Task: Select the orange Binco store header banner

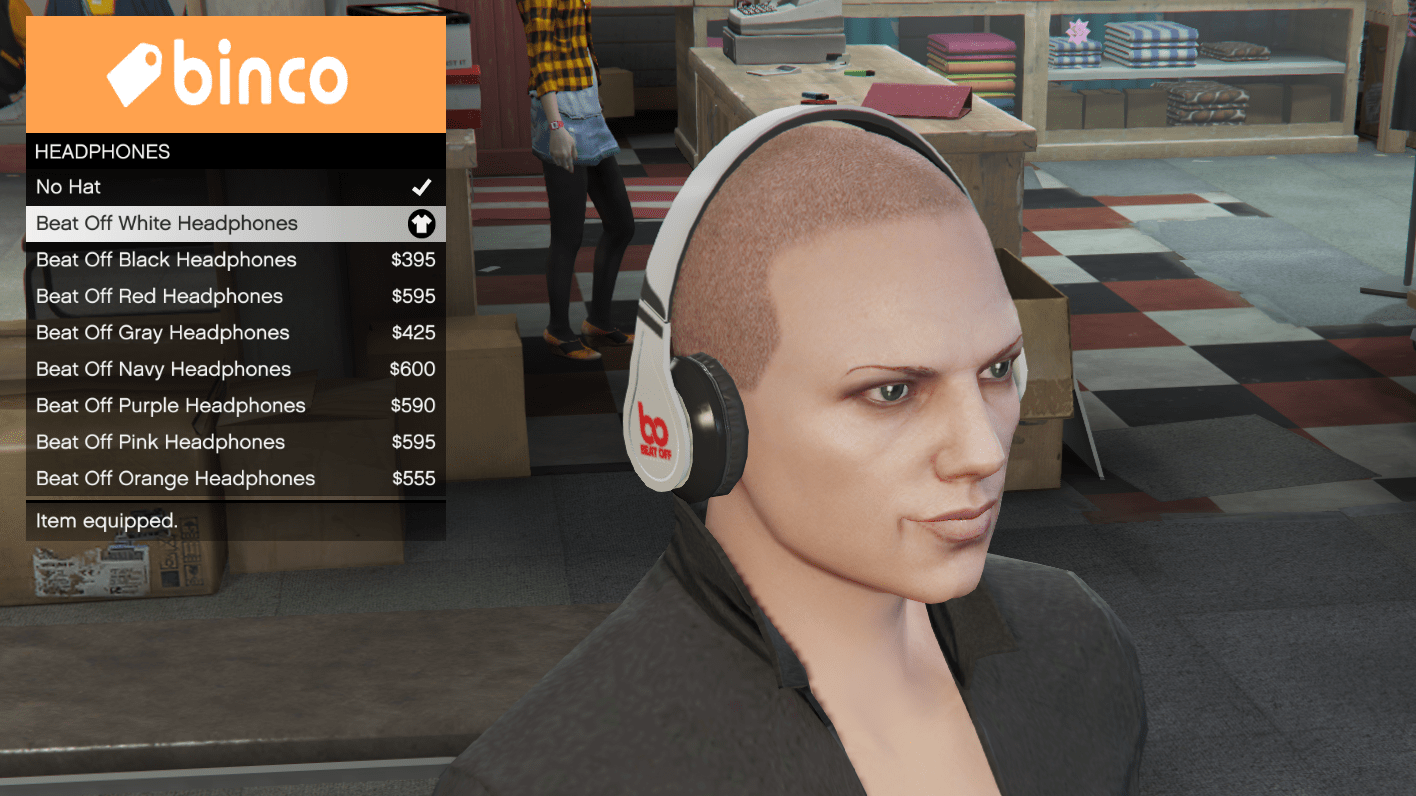Action: pos(236,72)
